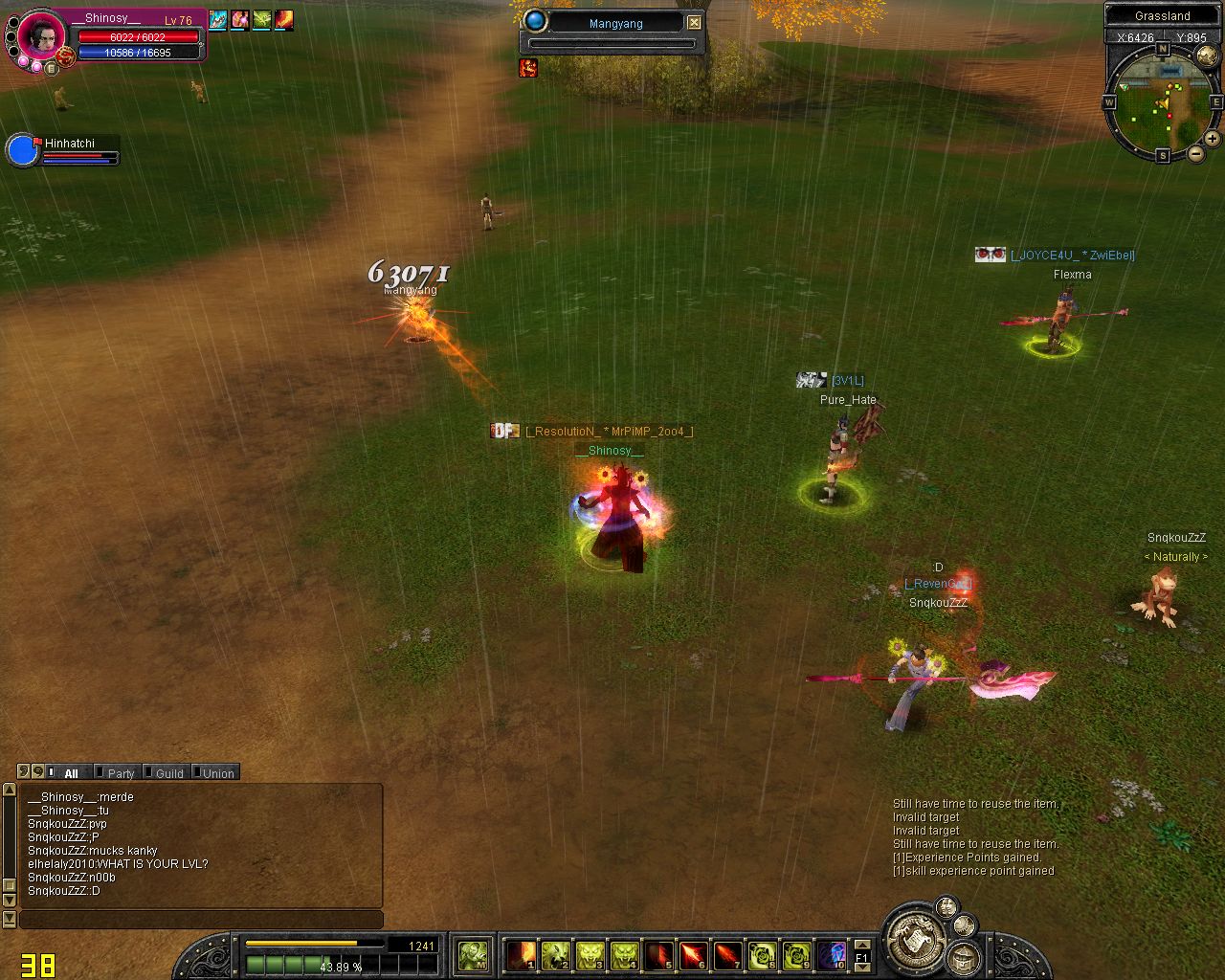This screenshot has width=1225, height=980.
Task: Open the world map globe button
Action: (1207, 57)
